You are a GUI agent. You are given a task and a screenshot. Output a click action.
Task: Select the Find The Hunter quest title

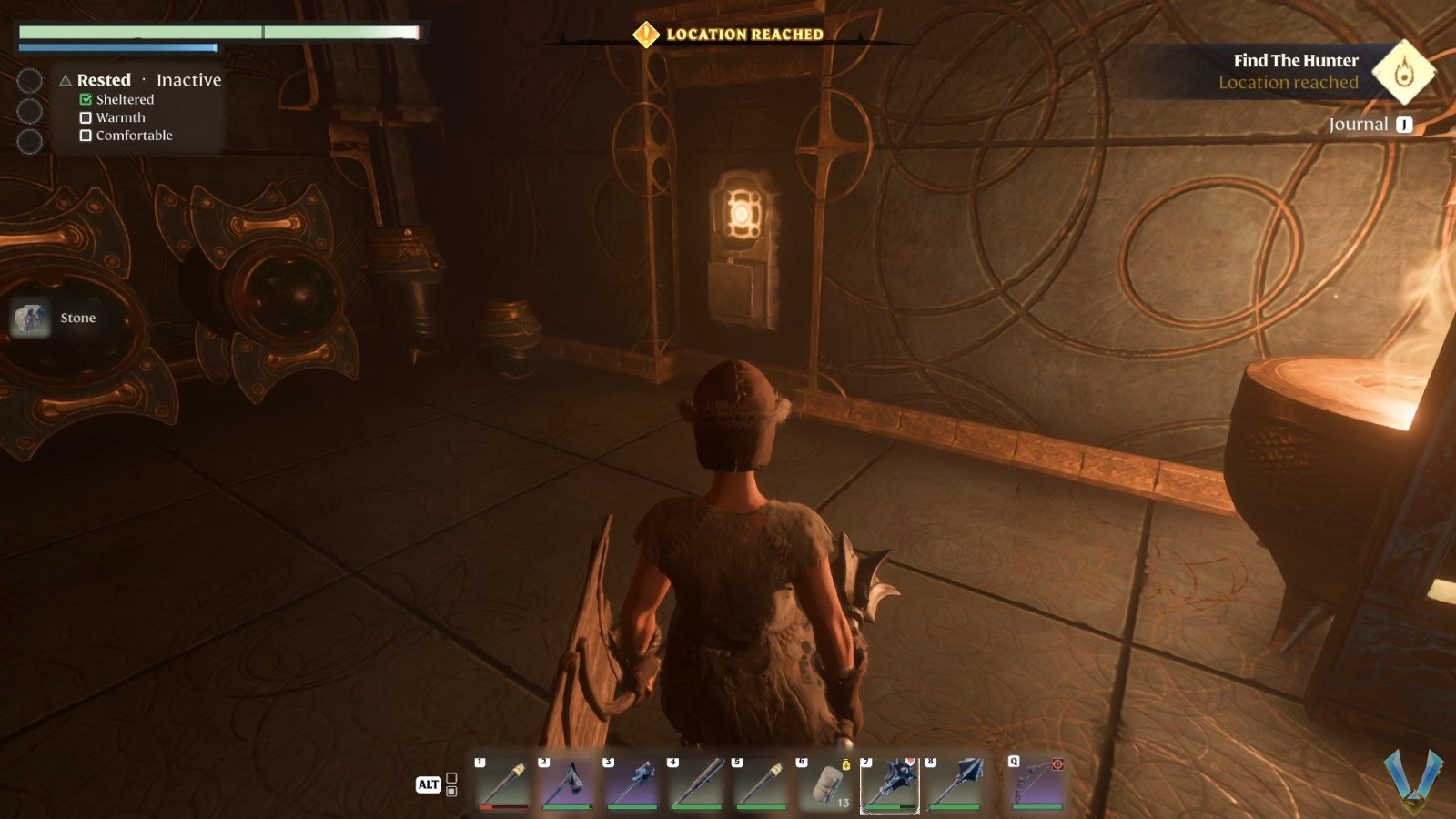point(1296,61)
